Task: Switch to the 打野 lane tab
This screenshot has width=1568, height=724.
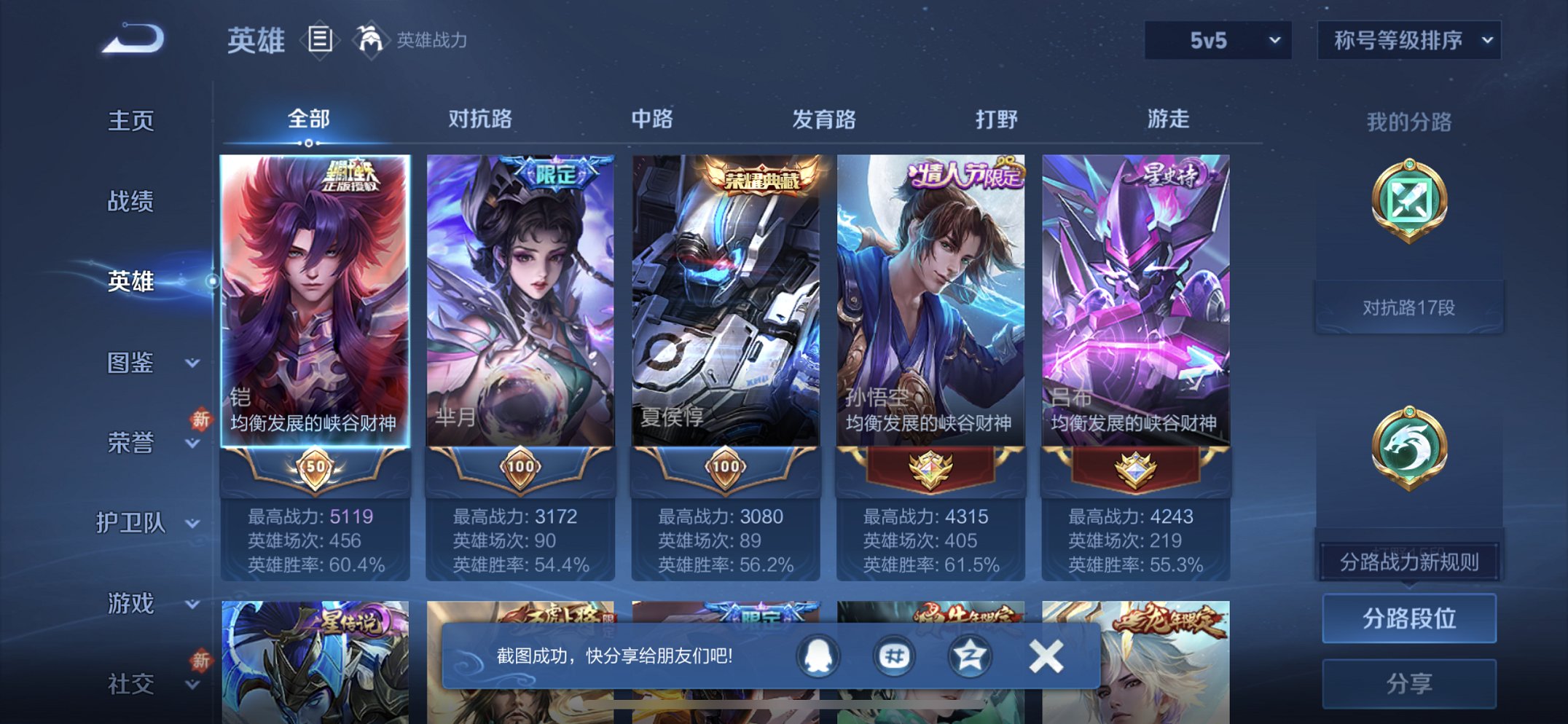Action: 995,119
